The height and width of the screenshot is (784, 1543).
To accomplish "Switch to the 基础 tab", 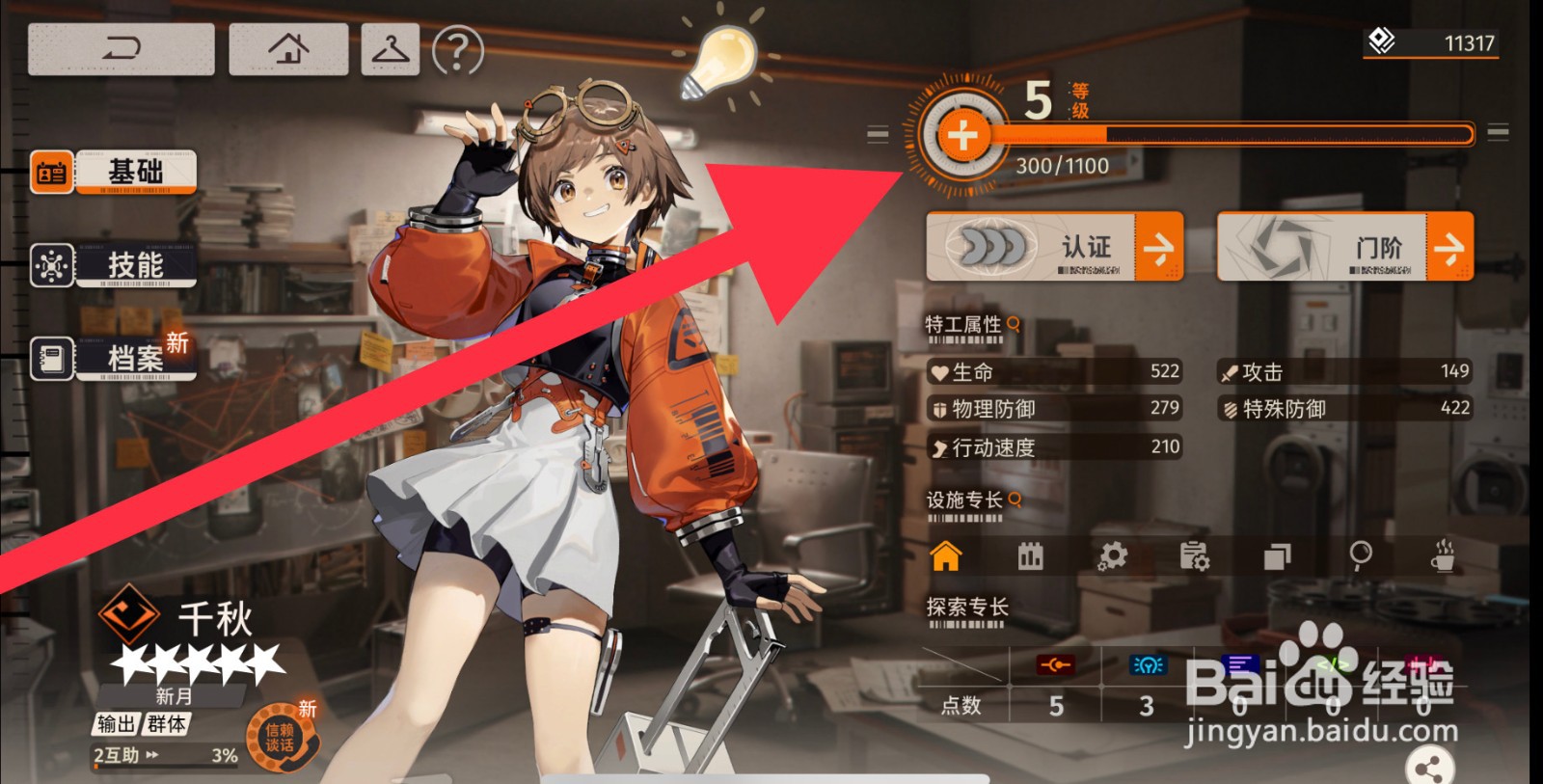I will click(x=114, y=173).
